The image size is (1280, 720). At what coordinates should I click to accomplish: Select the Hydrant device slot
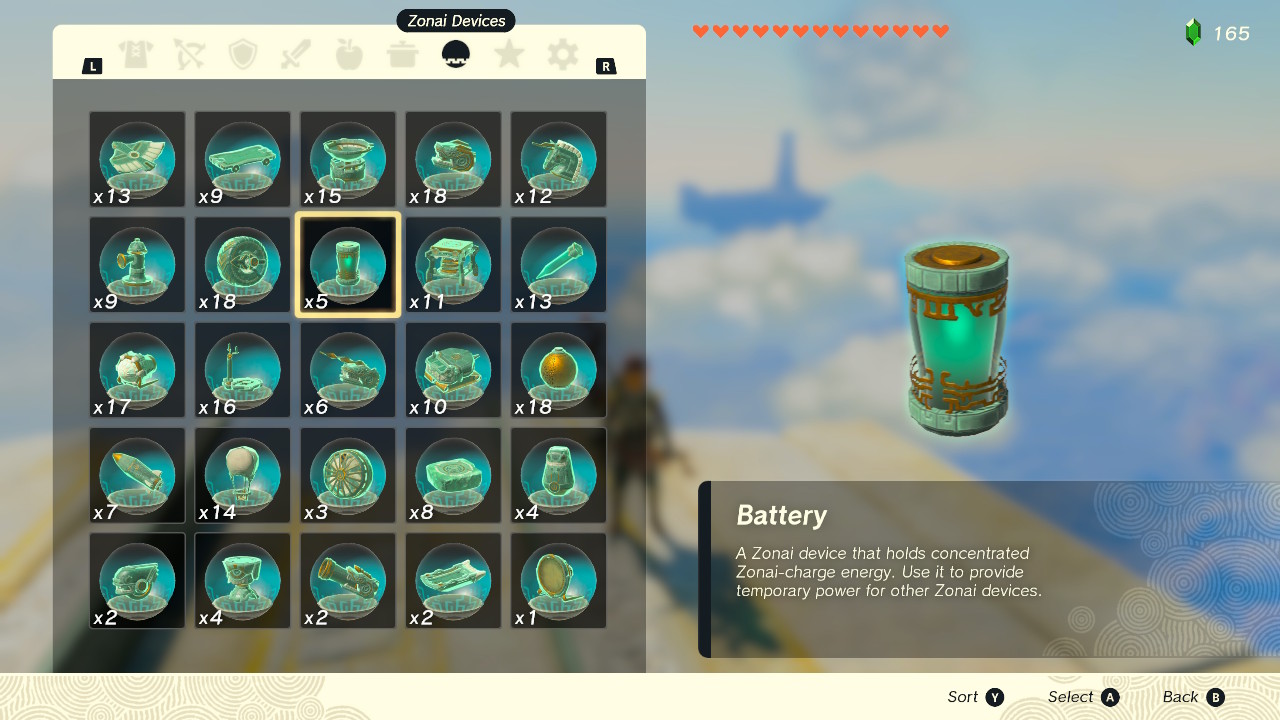pyautogui.click(x=138, y=265)
